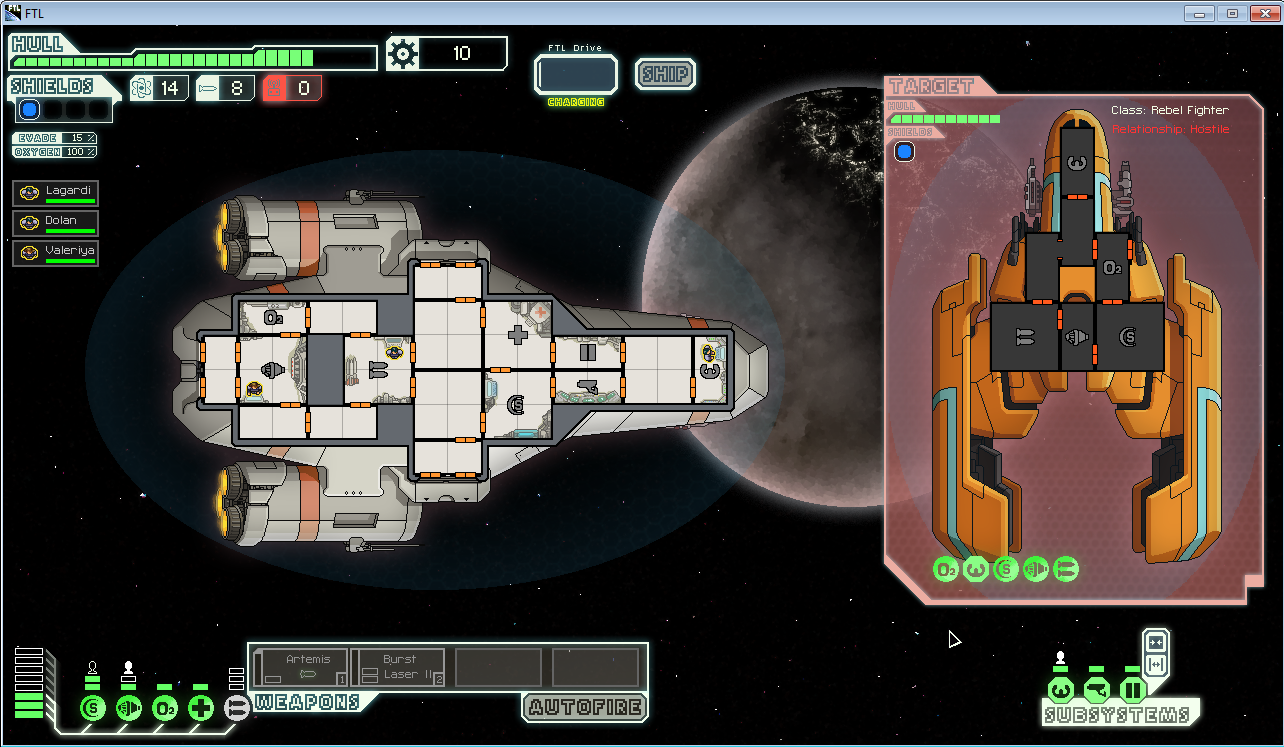Click the medbay system power icon
This screenshot has height=747, width=1284.
(x=201, y=708)
